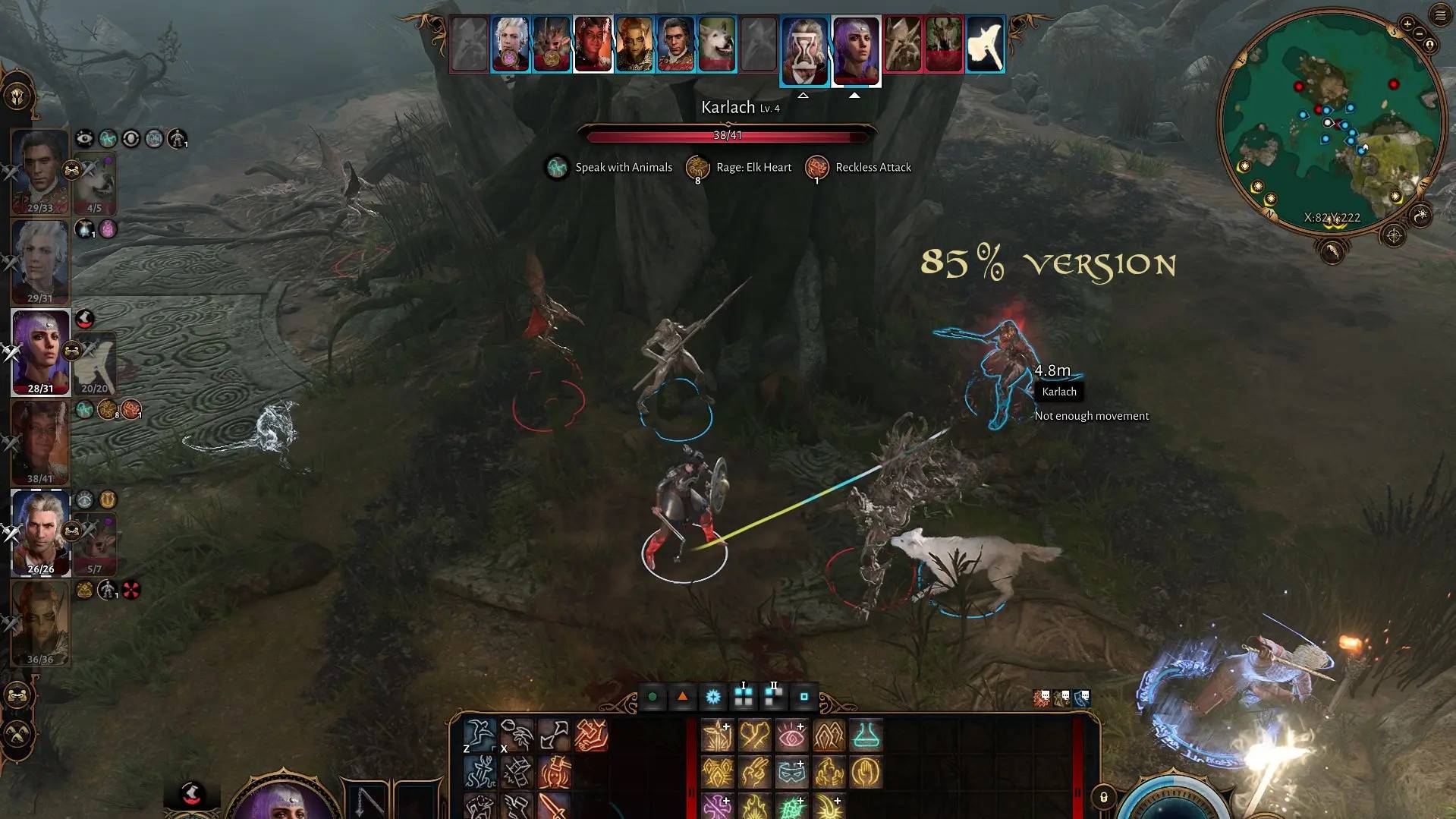Click the Speak with Animals status icon
The image size is (1456, 819).
[558, 167]
